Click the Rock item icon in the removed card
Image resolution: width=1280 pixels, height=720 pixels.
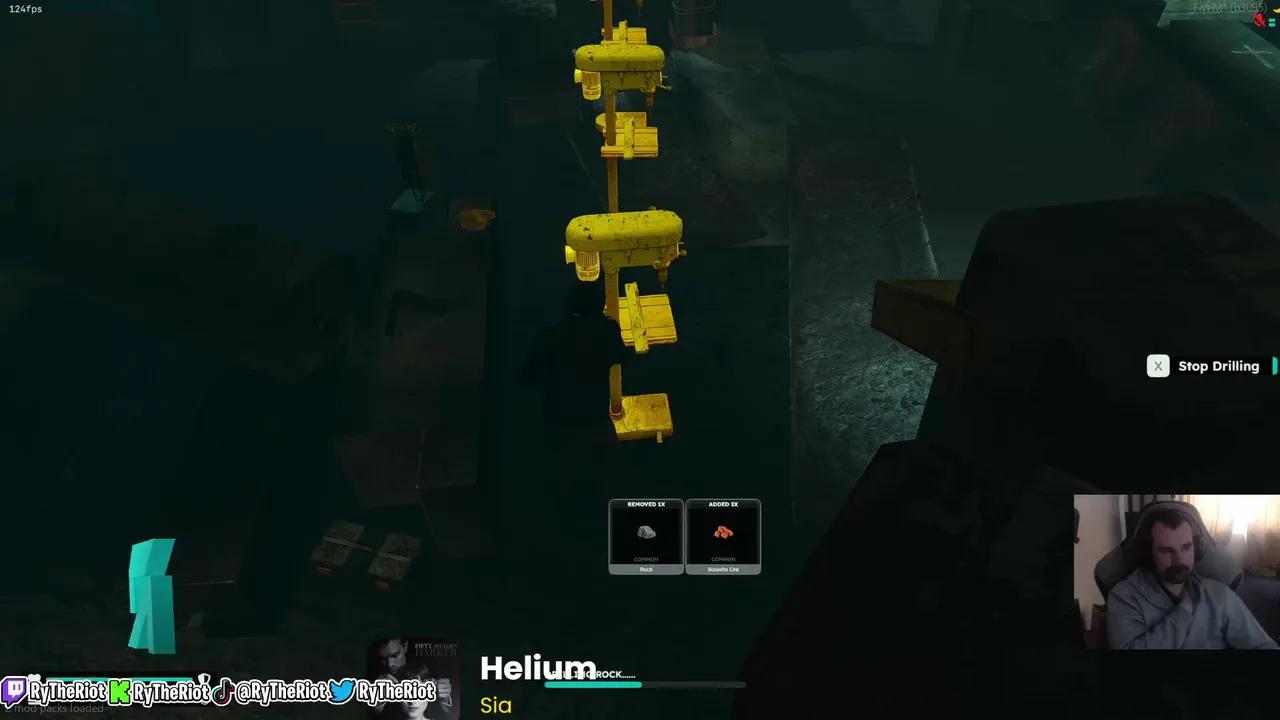pos(645,533)
